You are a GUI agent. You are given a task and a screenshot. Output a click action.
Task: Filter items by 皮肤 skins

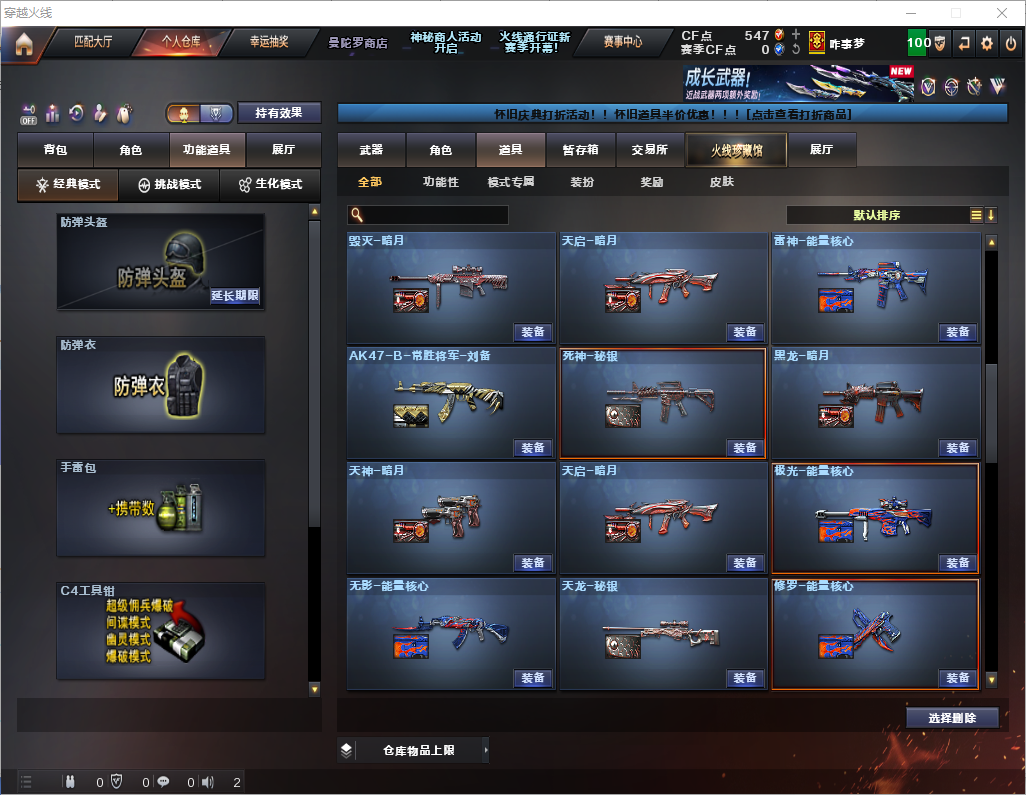[721, 182]
